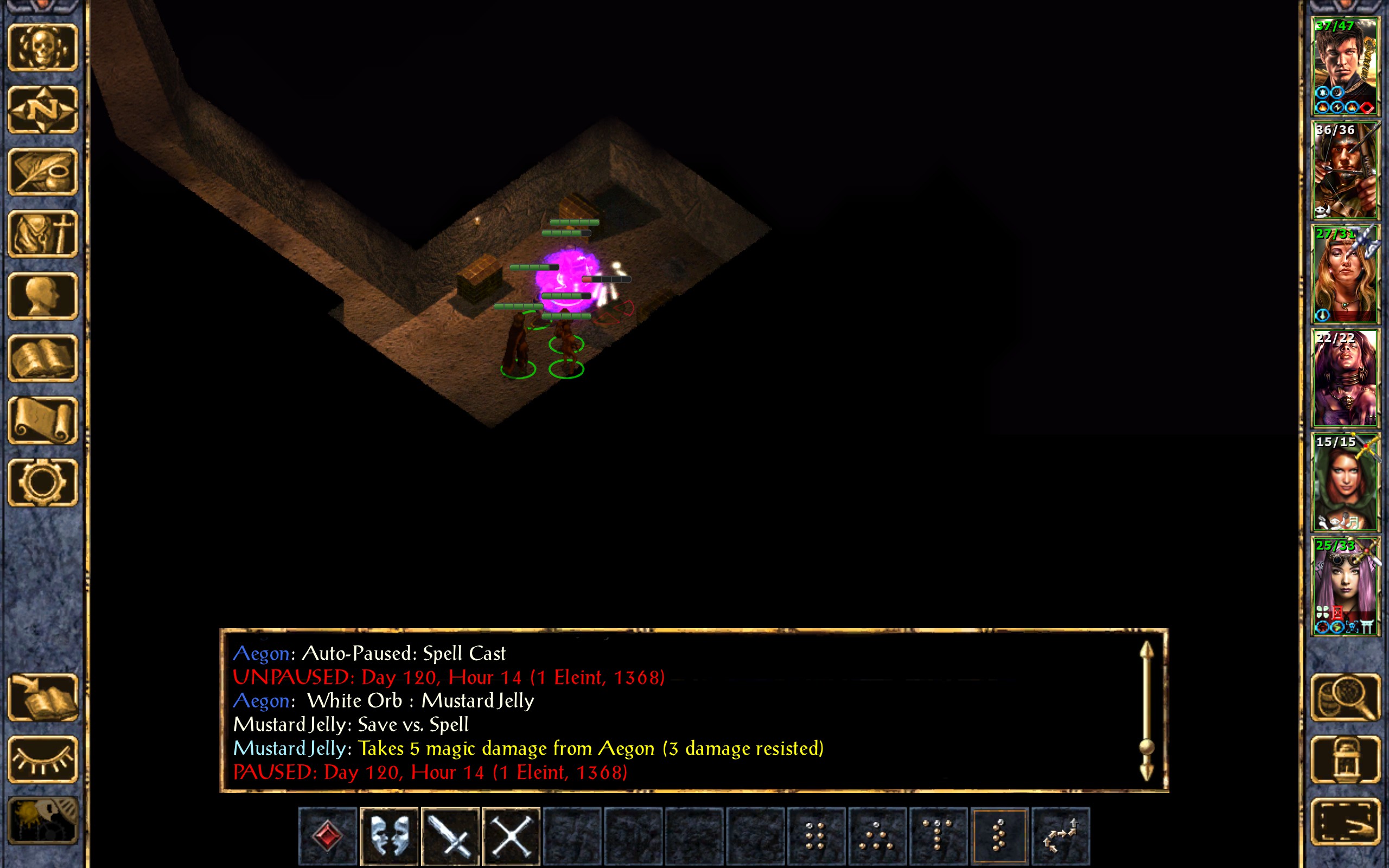Select the purple-skinned character portrait with 22/22 HP
1389x868 pixels.
point(1345,378)
